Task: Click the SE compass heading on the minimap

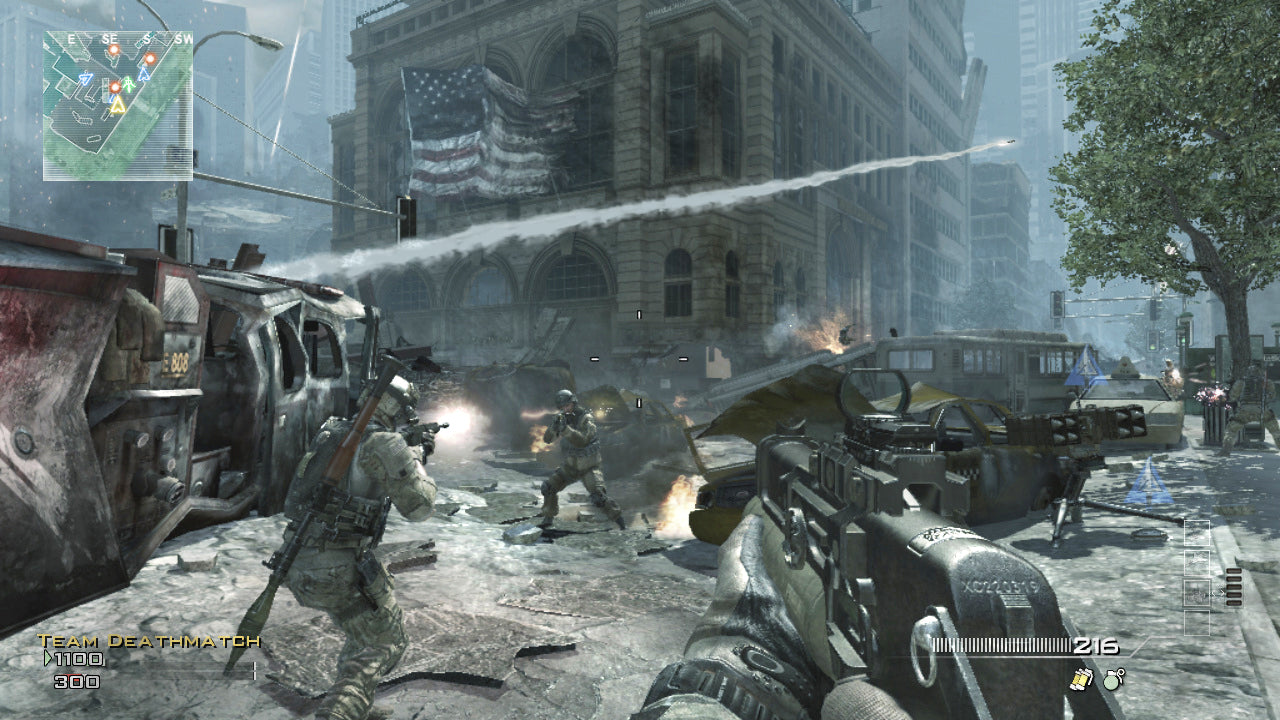Action: pyautogui.click(x=110, y=38)
